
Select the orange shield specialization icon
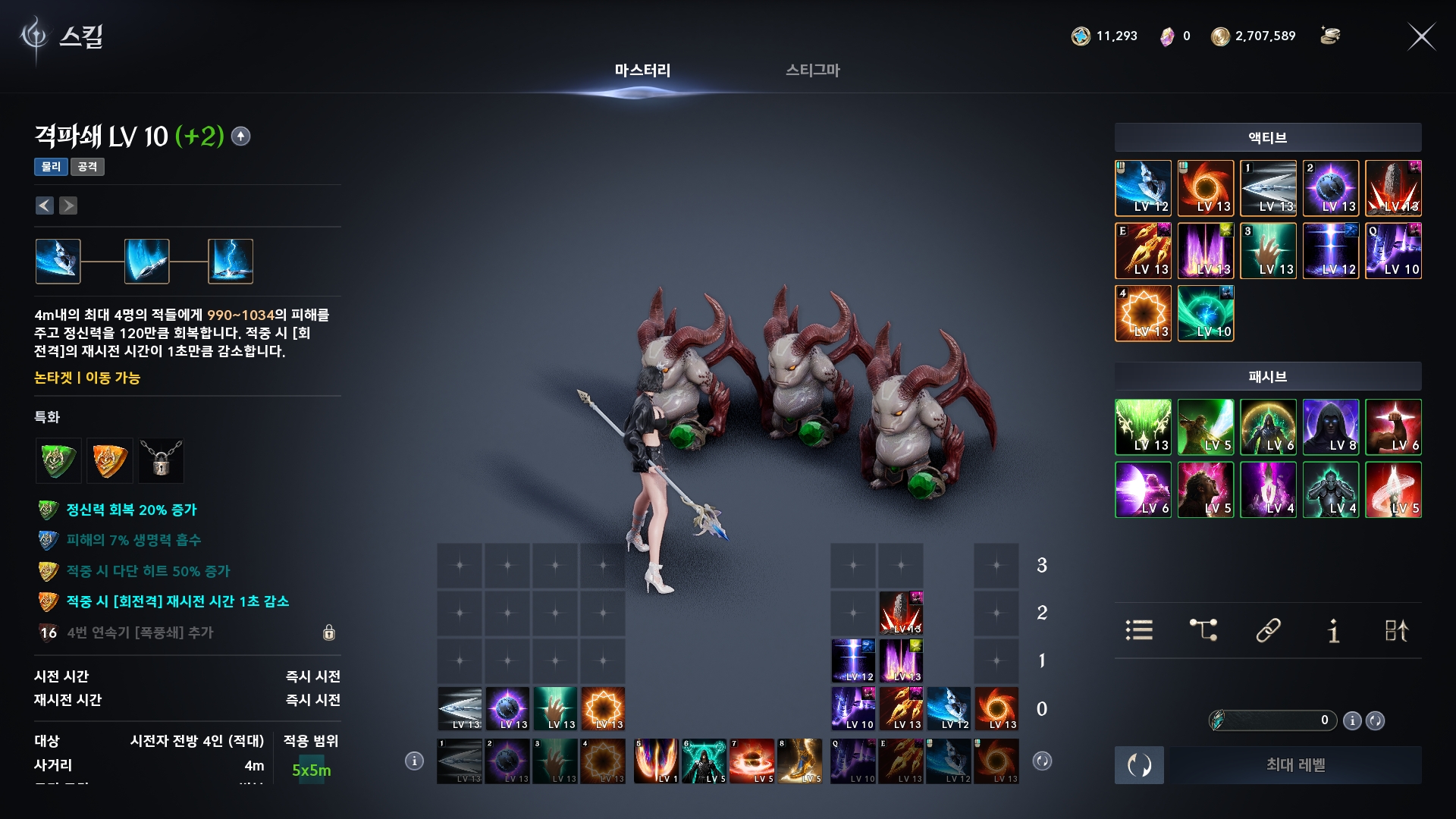[x=109, y=460]
